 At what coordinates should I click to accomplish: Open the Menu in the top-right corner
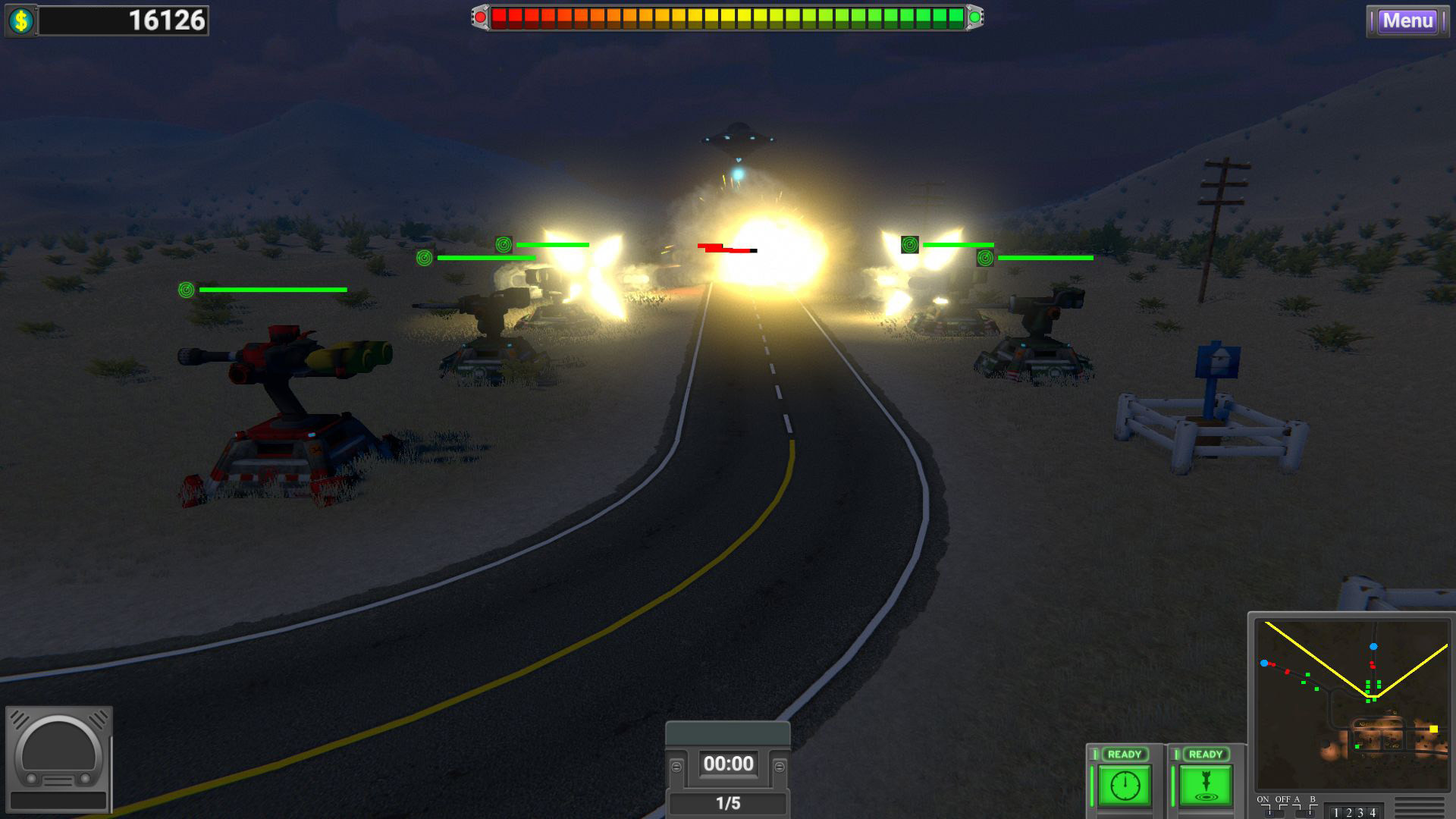[x=1408, y=21]
